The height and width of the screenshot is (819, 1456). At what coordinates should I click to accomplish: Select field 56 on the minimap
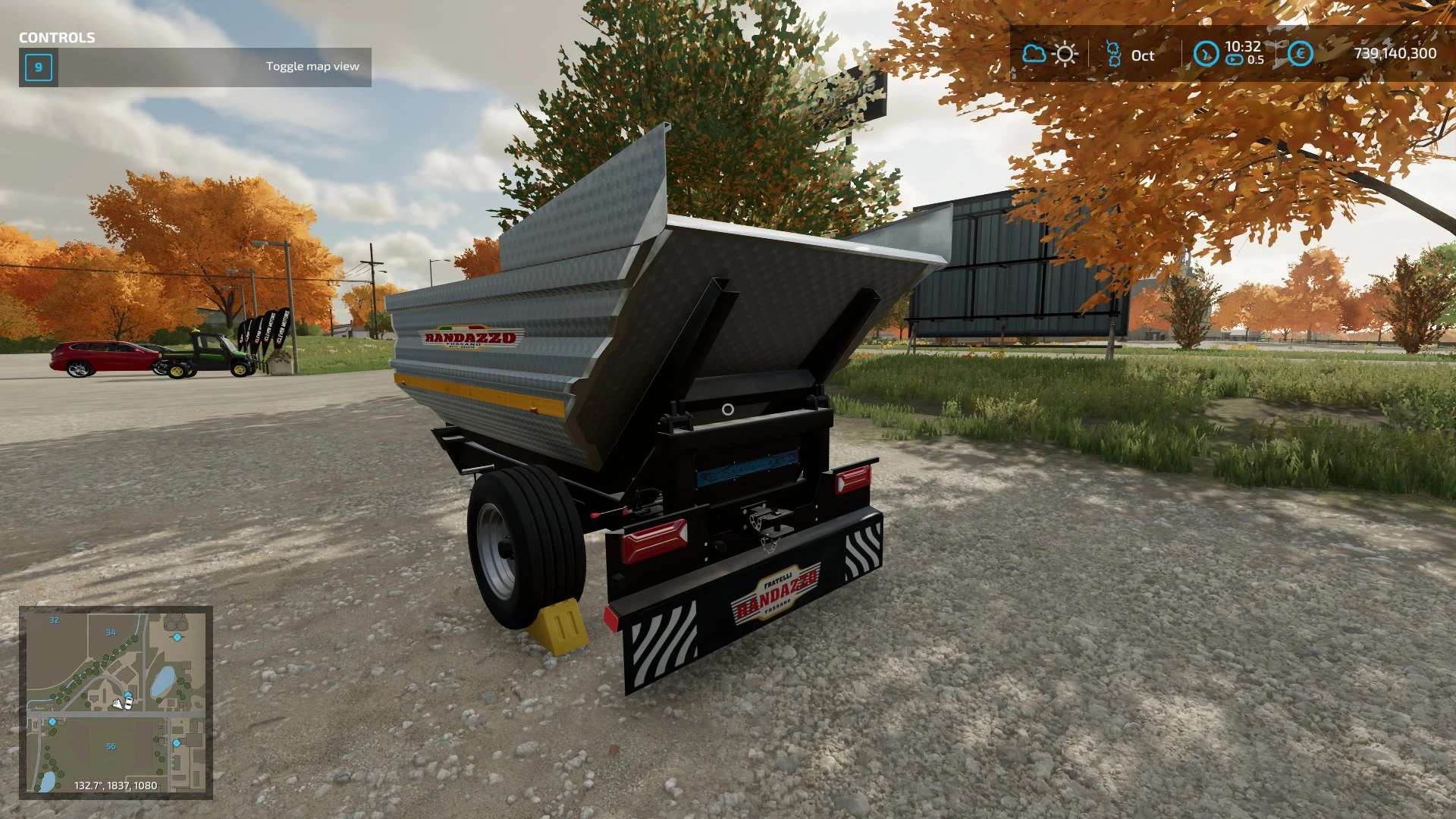[x=111, y=746]
